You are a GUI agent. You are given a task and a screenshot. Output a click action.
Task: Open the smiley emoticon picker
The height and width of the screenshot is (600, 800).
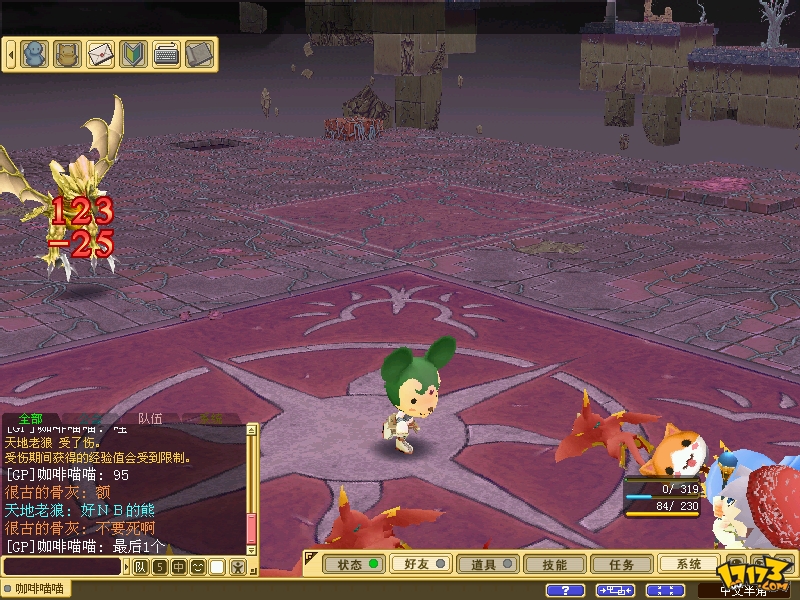(197, 567)
